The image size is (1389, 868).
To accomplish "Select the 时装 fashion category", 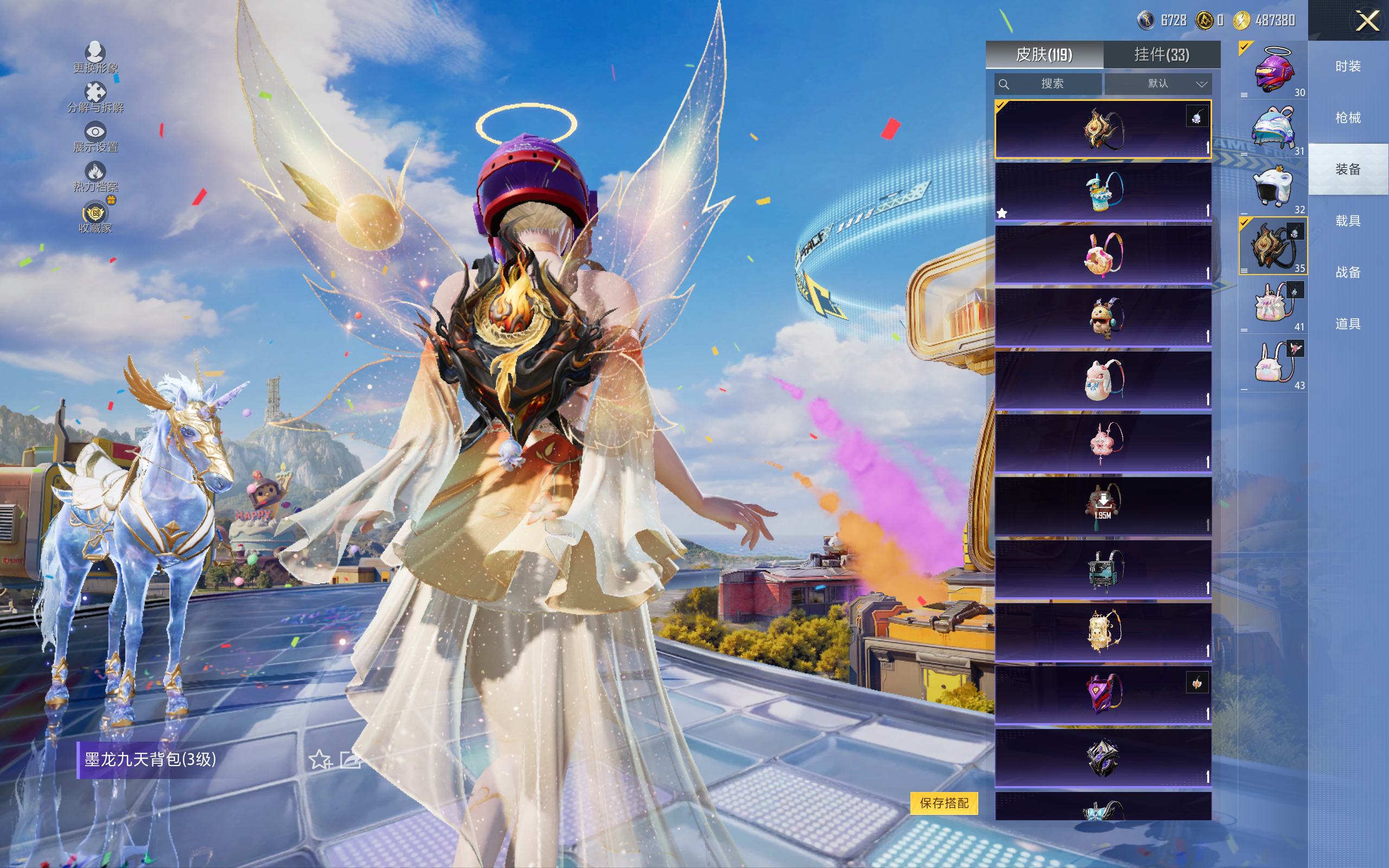I will pos(1348,67).
